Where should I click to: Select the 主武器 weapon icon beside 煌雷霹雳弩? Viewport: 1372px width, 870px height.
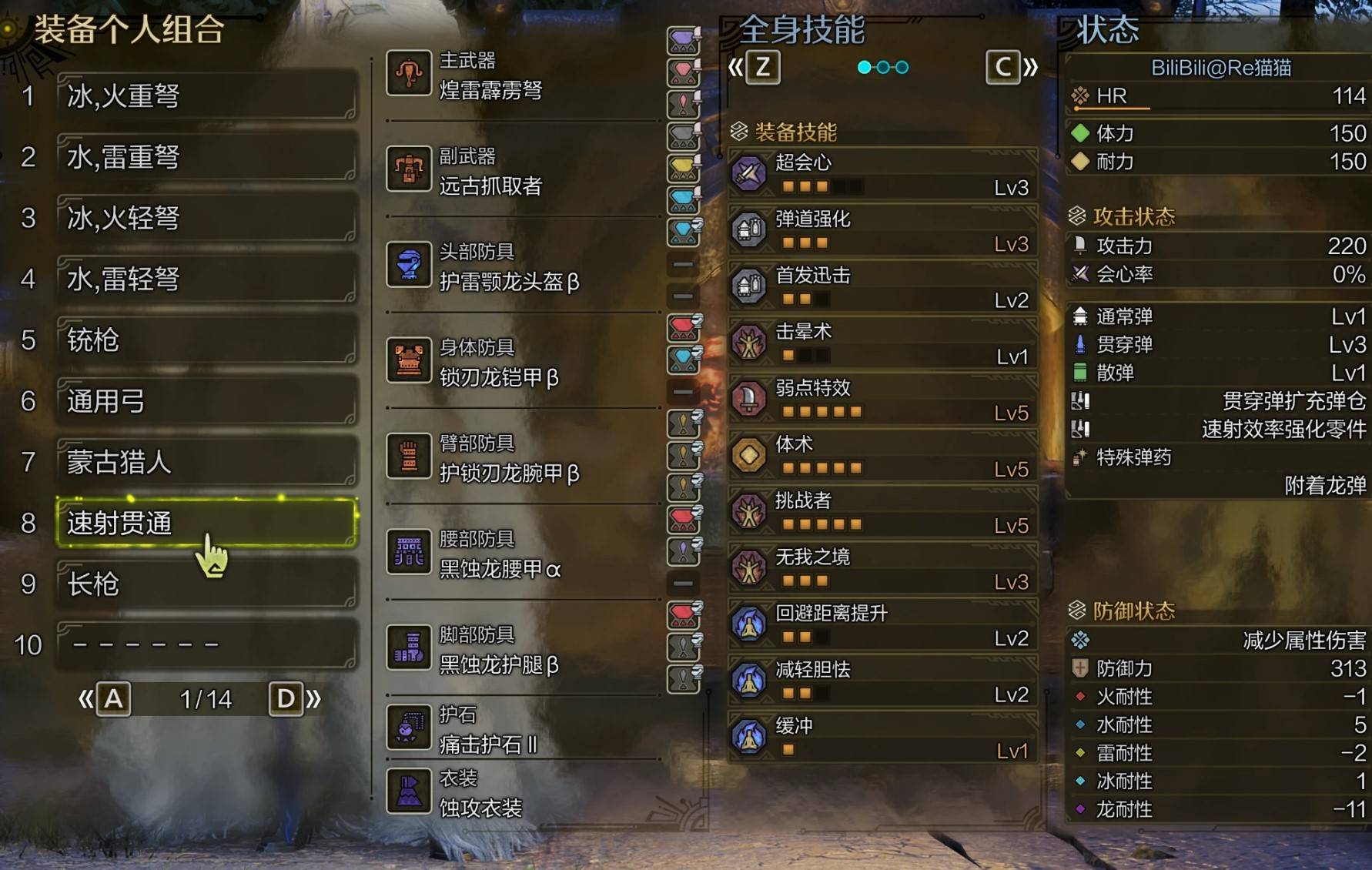click(409, 75)
